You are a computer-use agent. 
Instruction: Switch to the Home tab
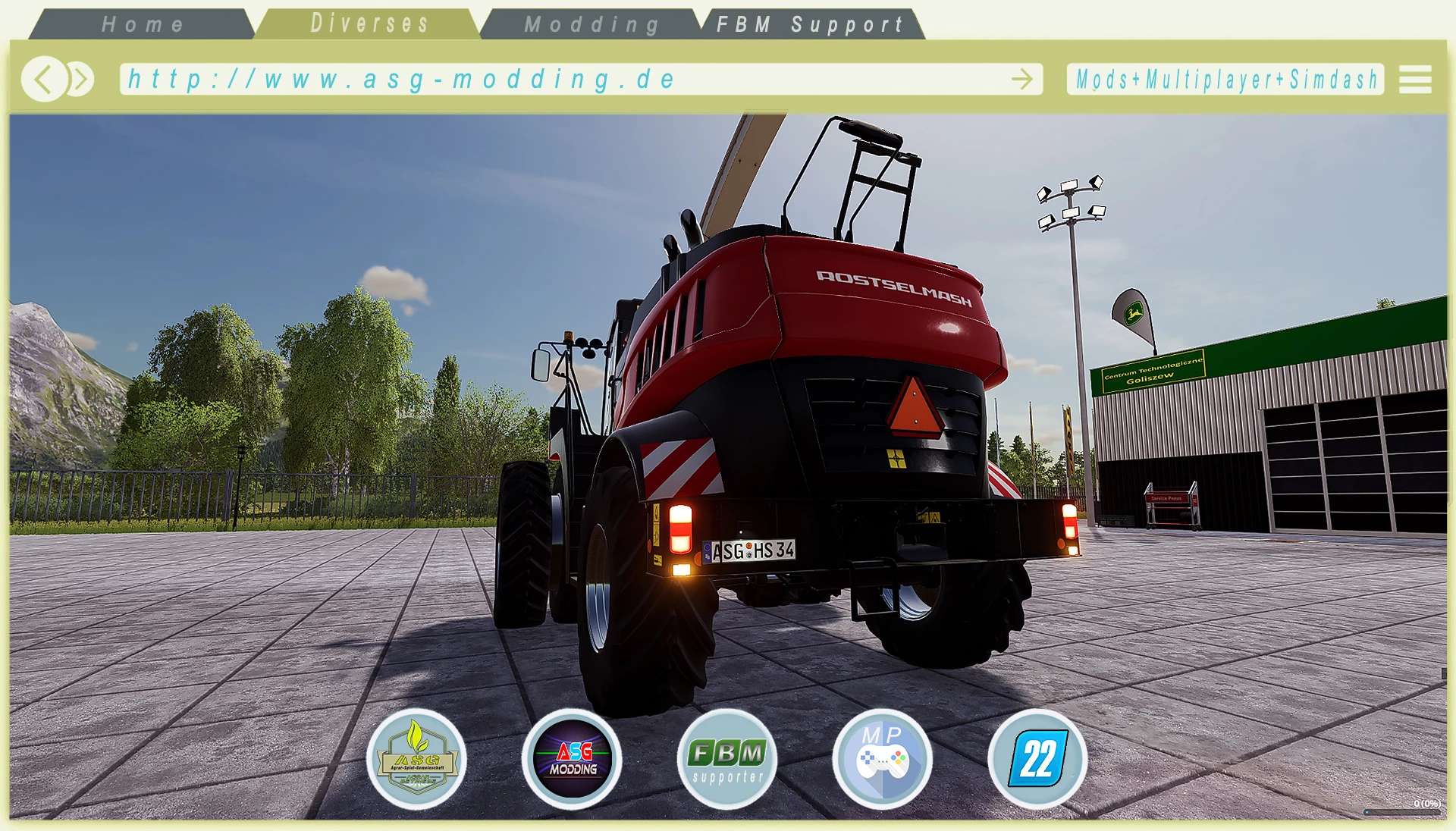coord(143,24)
